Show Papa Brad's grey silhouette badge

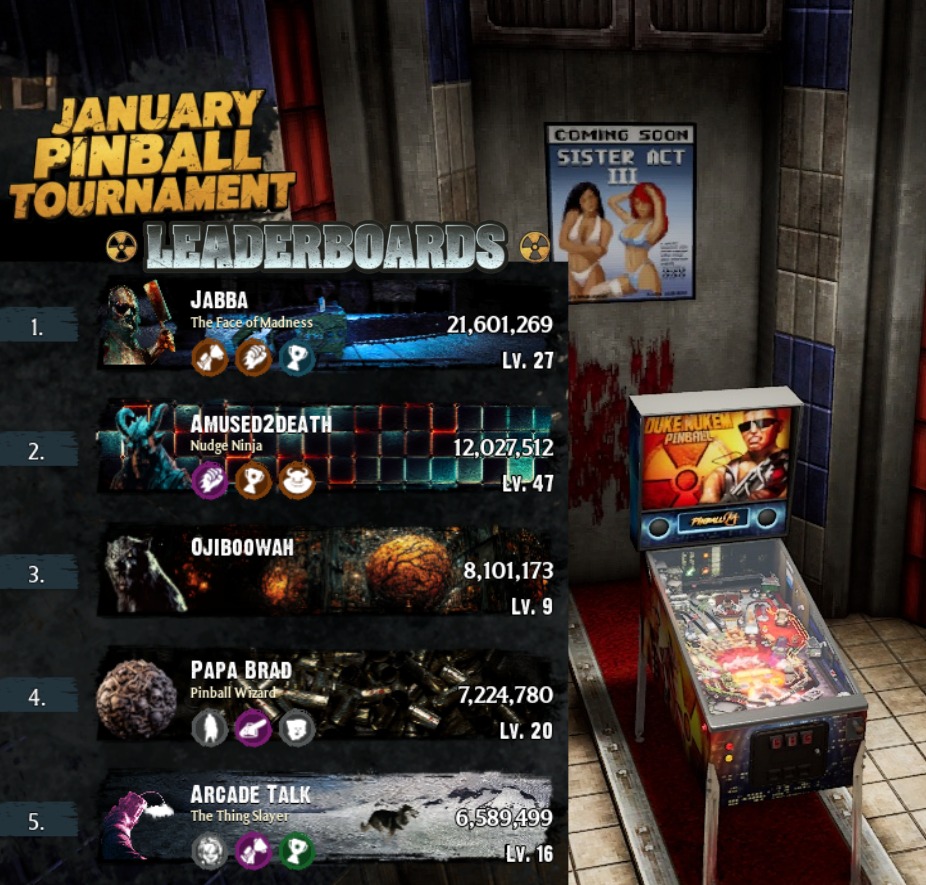210,728
